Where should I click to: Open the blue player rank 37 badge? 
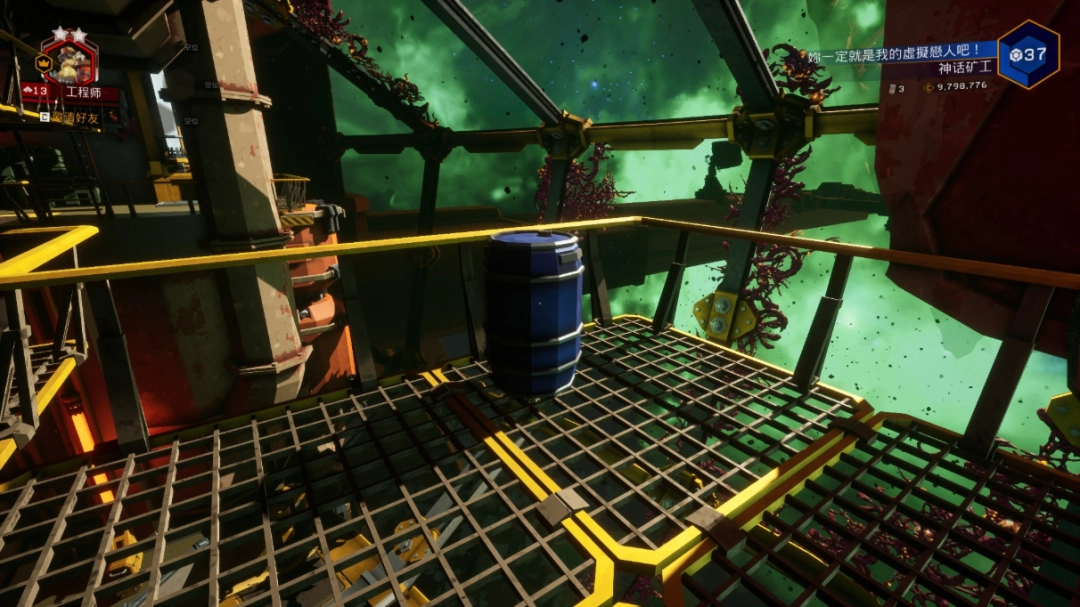1028,54
